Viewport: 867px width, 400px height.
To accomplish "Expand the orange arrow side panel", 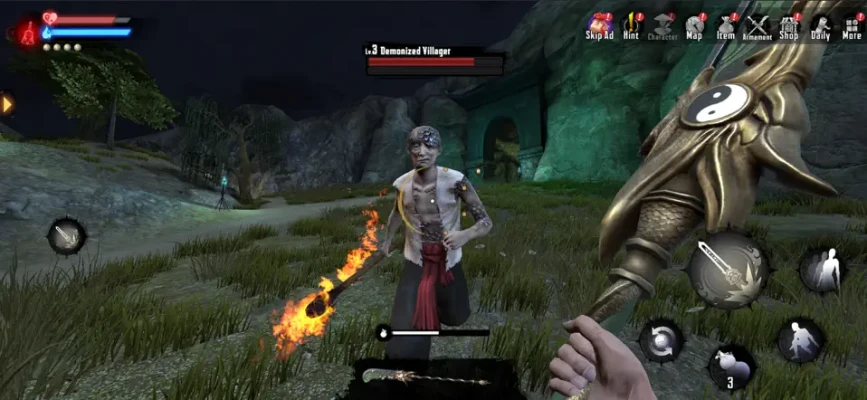I will [x=7, y=104].
